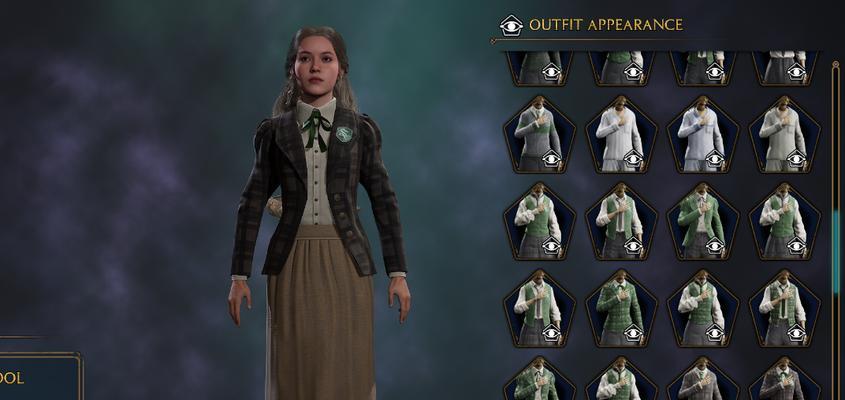
Task: Click the partly visible button ending in OOL
Action: click(x=38, y=378)
